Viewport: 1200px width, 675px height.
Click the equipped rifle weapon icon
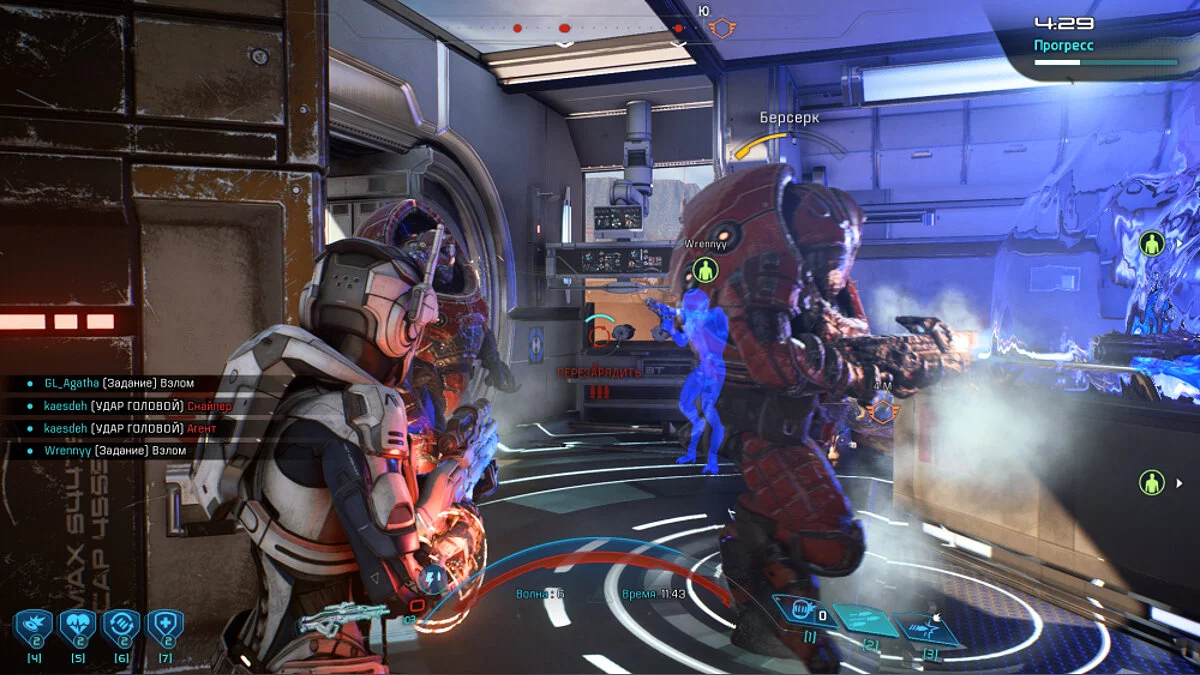(x=342, y=621)
